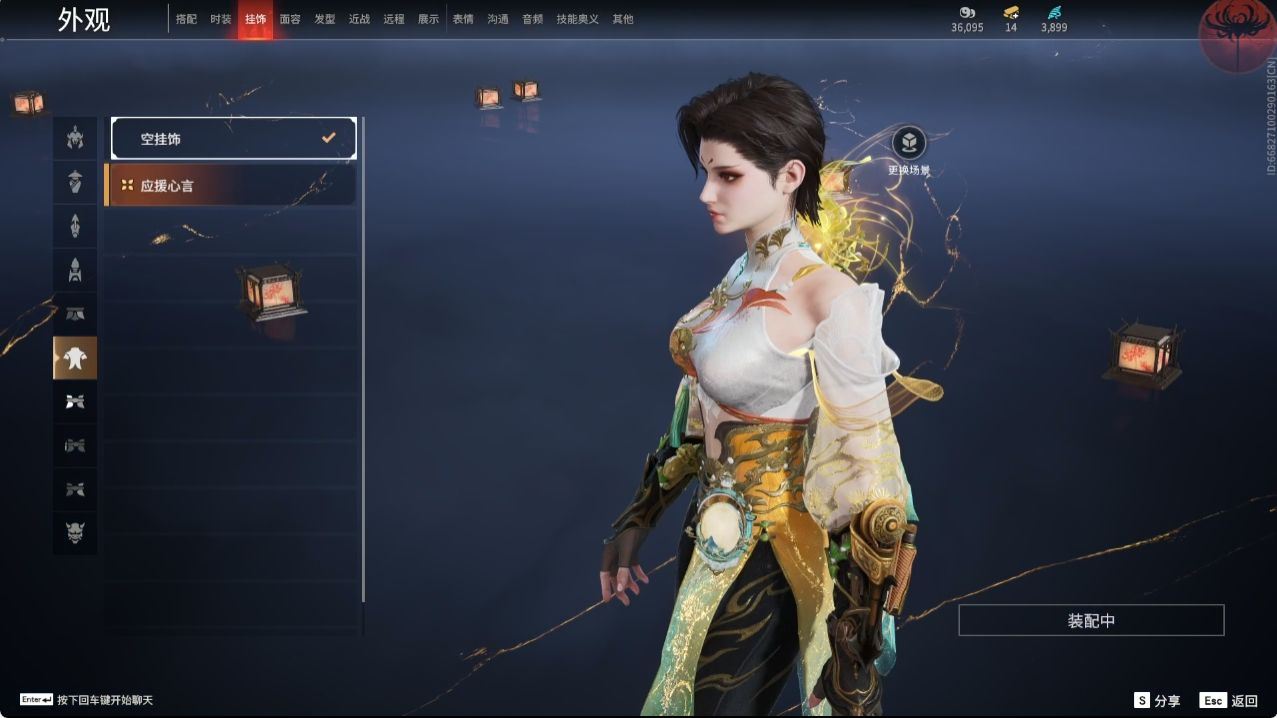This screenshot has width=1277, height=718.
Task: Choose the 应援心言 accessory
Action: tap(230, 185)
